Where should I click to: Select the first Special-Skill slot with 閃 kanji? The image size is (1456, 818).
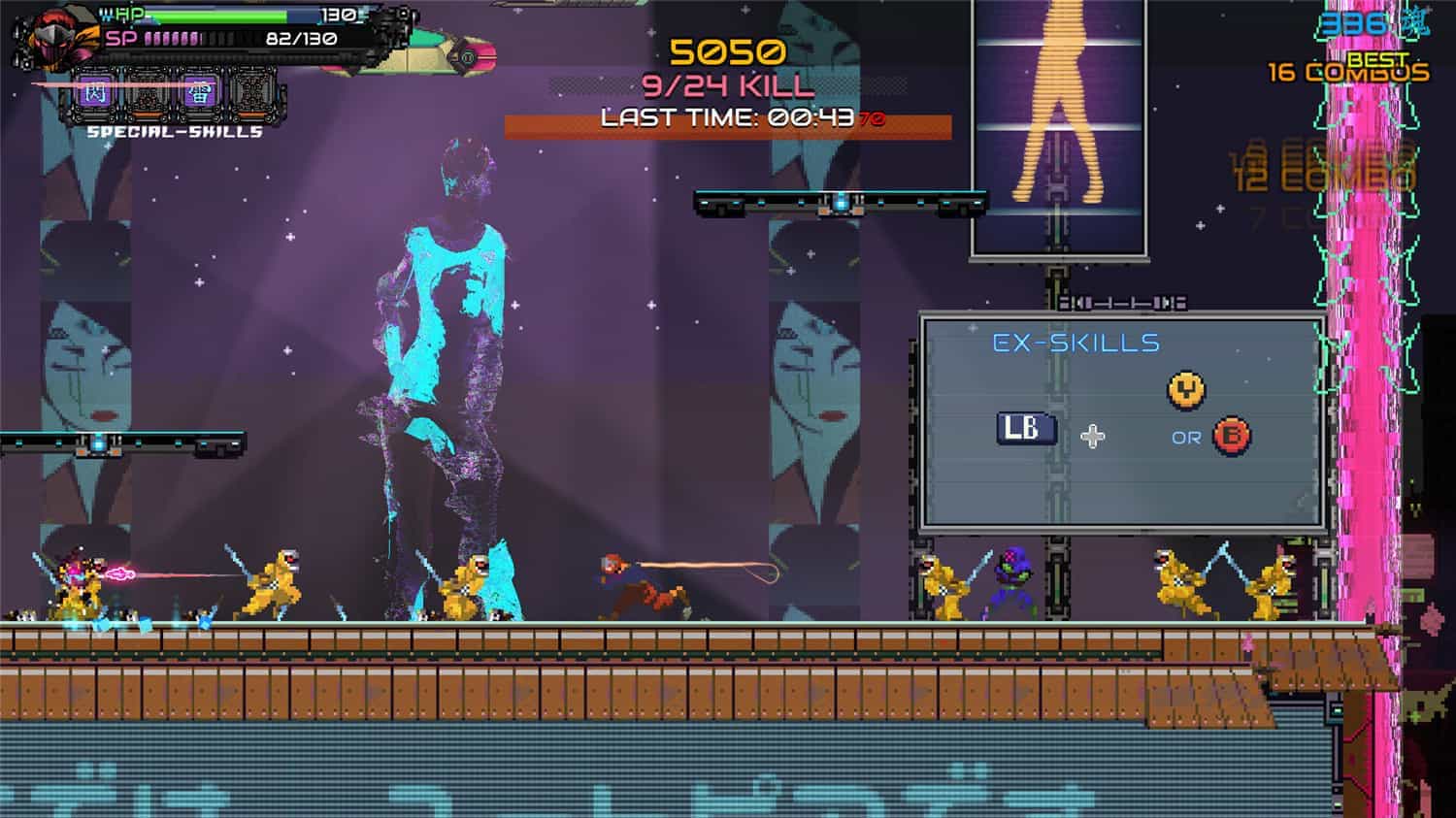click(95, 92)
